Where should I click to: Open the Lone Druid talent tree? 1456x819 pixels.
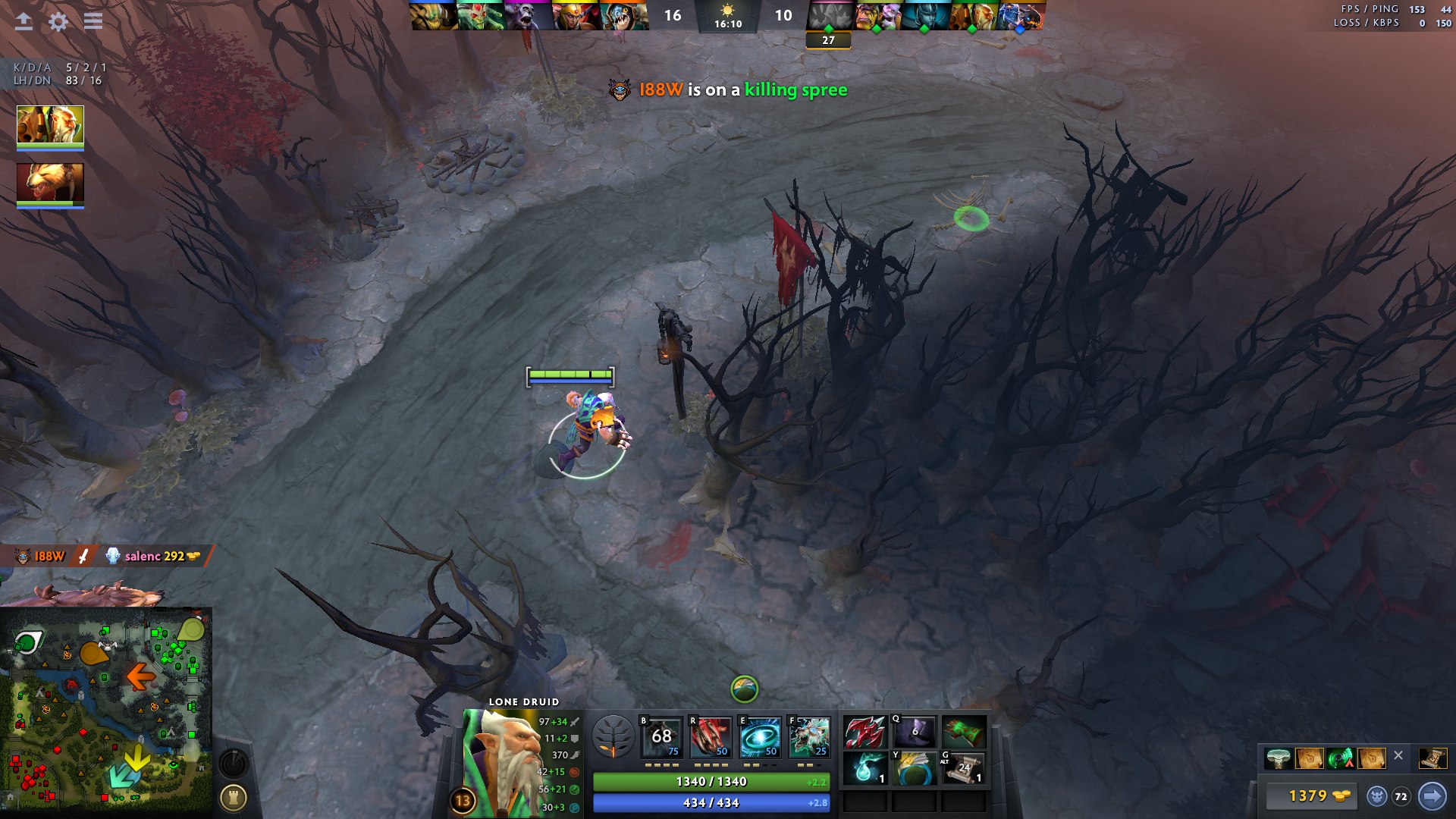pos(613,736)
